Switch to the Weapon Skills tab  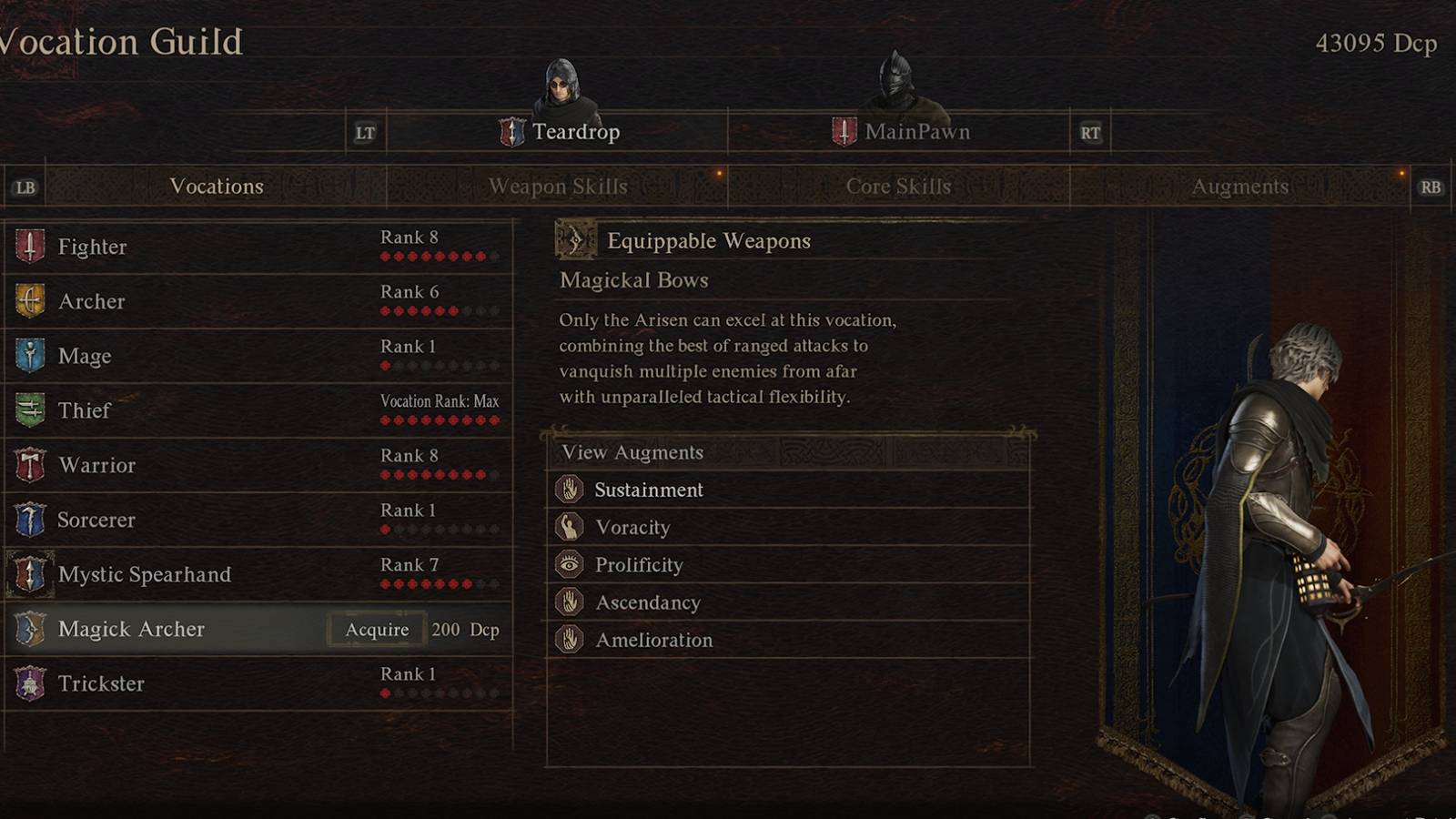(x=559, y=187)
